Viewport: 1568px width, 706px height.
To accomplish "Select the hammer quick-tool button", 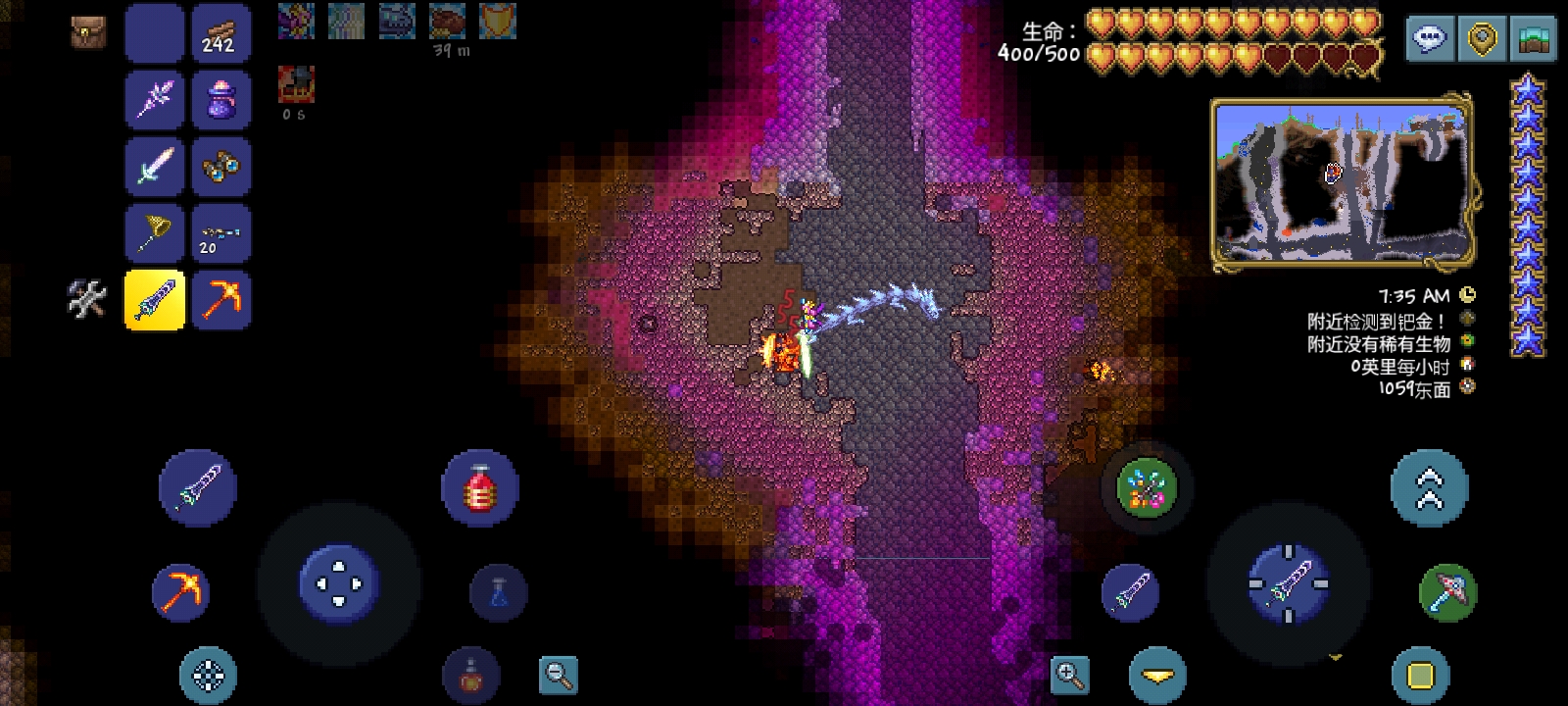I will [x=1447, y=592].
